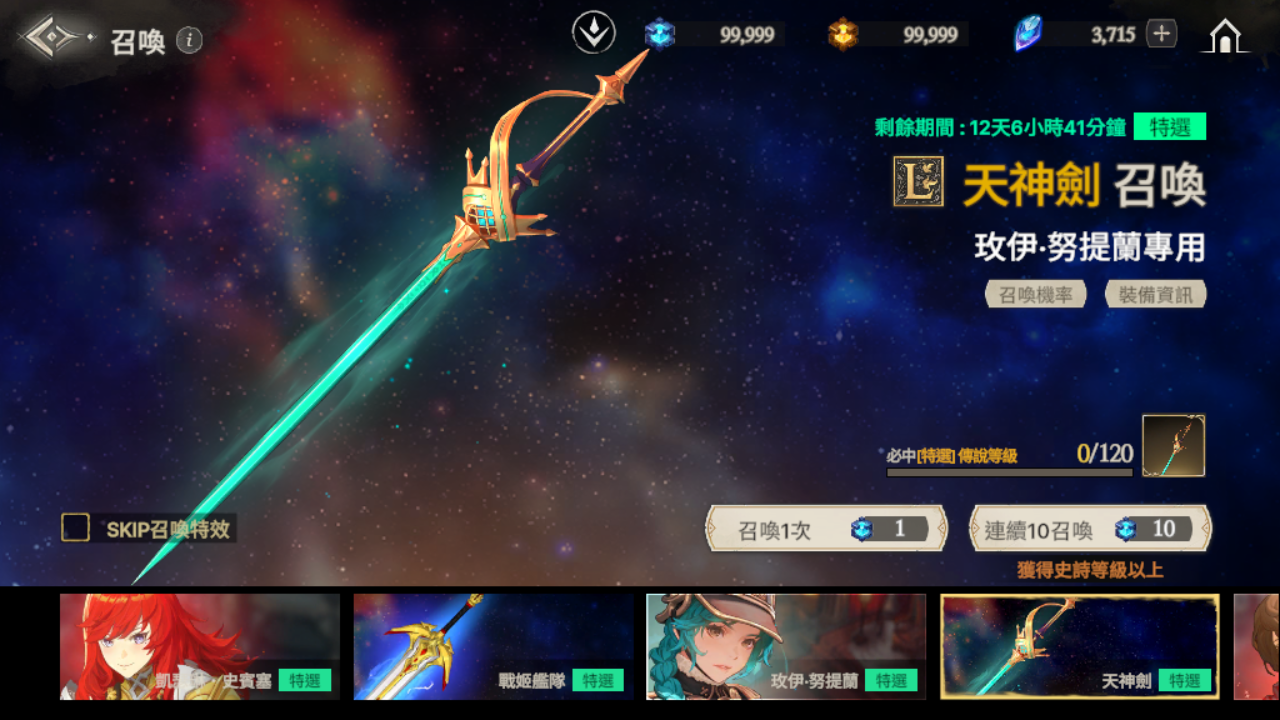Viewport: 1280px width, 720px height.
Task: Tap the circular down-arrow emblem icon
Action: pyautogui.click(x=593, y=34)
